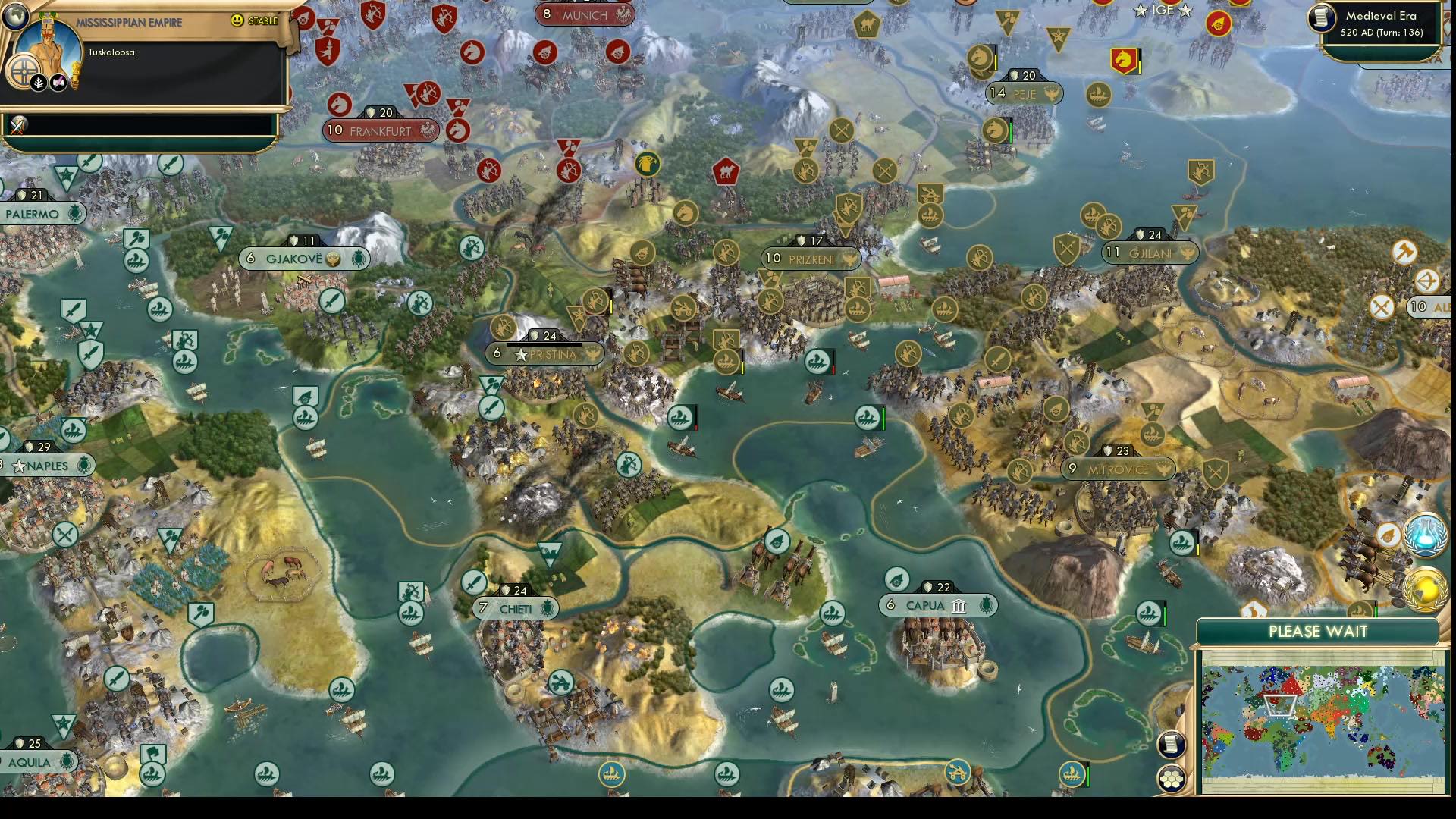Click the Please Wait banner
The height and width of the screenshot is (819, 1456).
[1317, 630]
